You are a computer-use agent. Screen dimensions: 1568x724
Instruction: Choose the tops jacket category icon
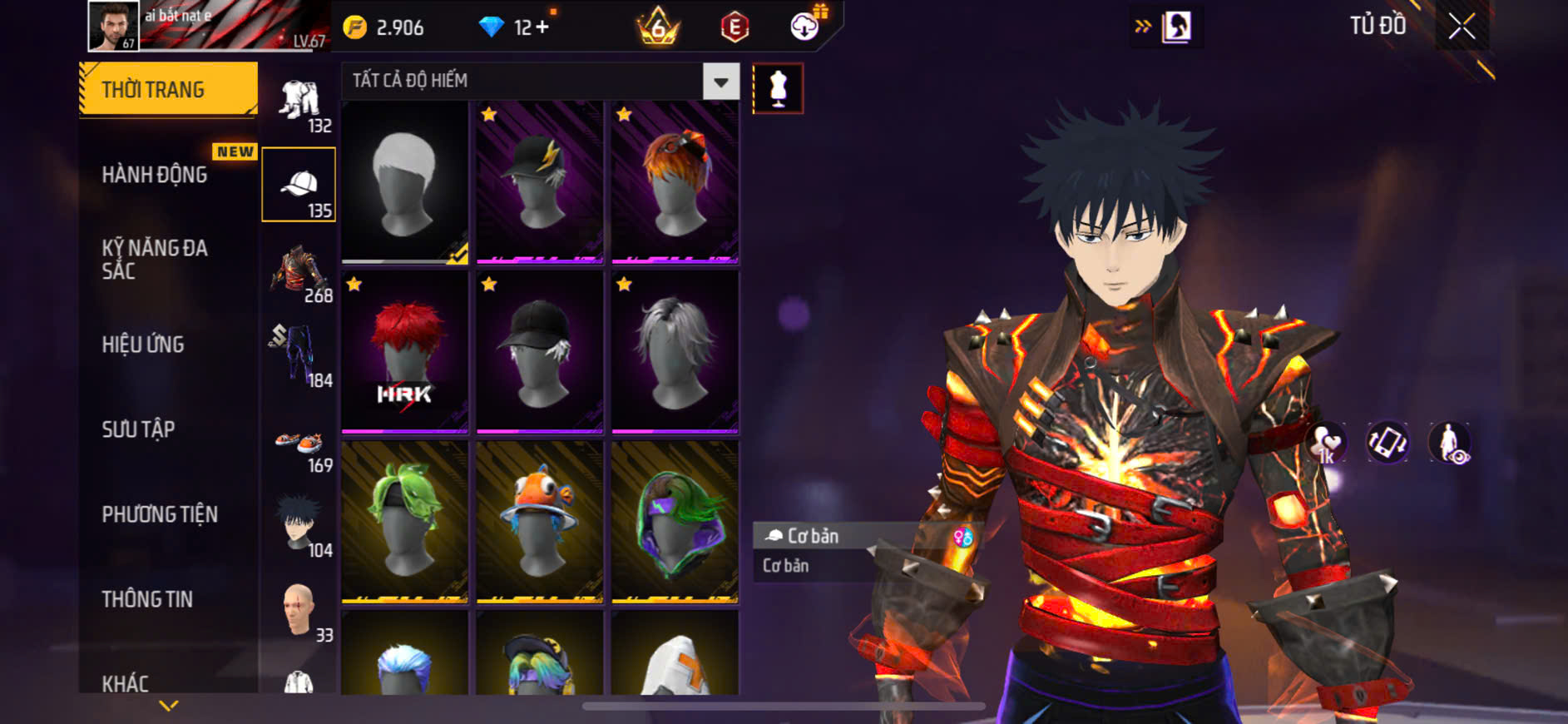pyautogui.click(x=299, y=272)
